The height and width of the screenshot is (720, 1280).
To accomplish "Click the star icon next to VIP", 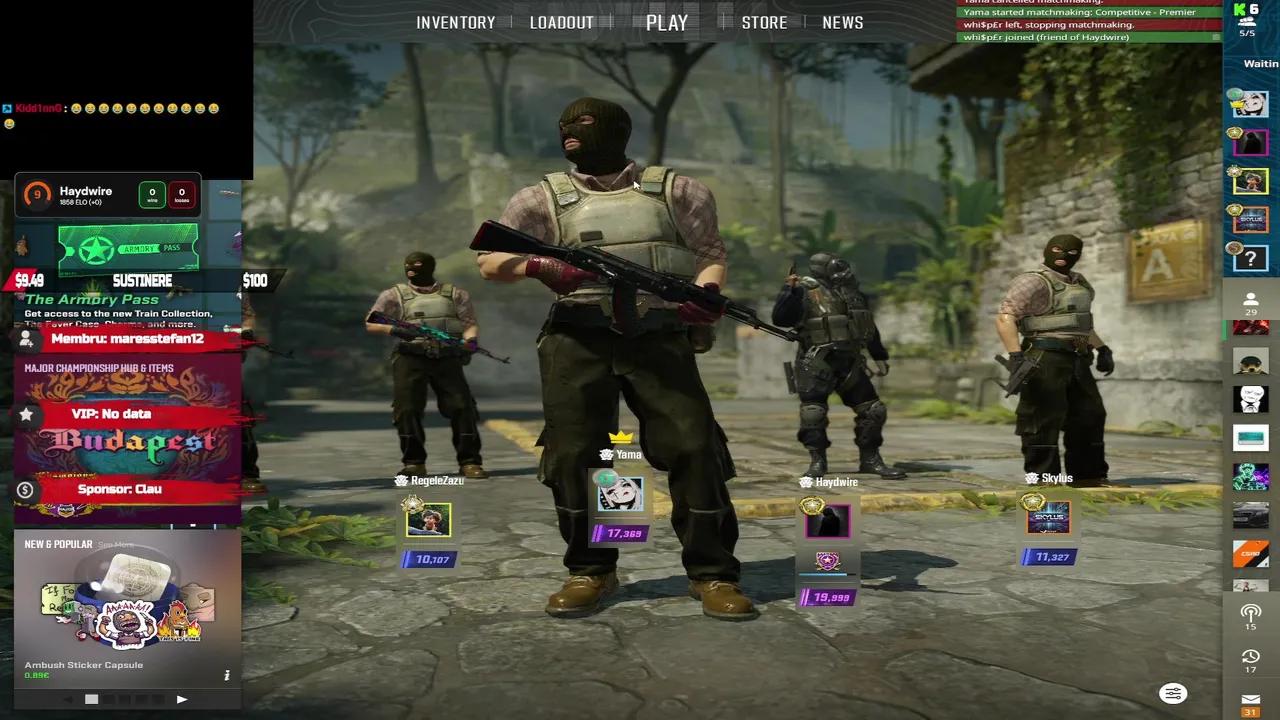I will tap(26, 413).
